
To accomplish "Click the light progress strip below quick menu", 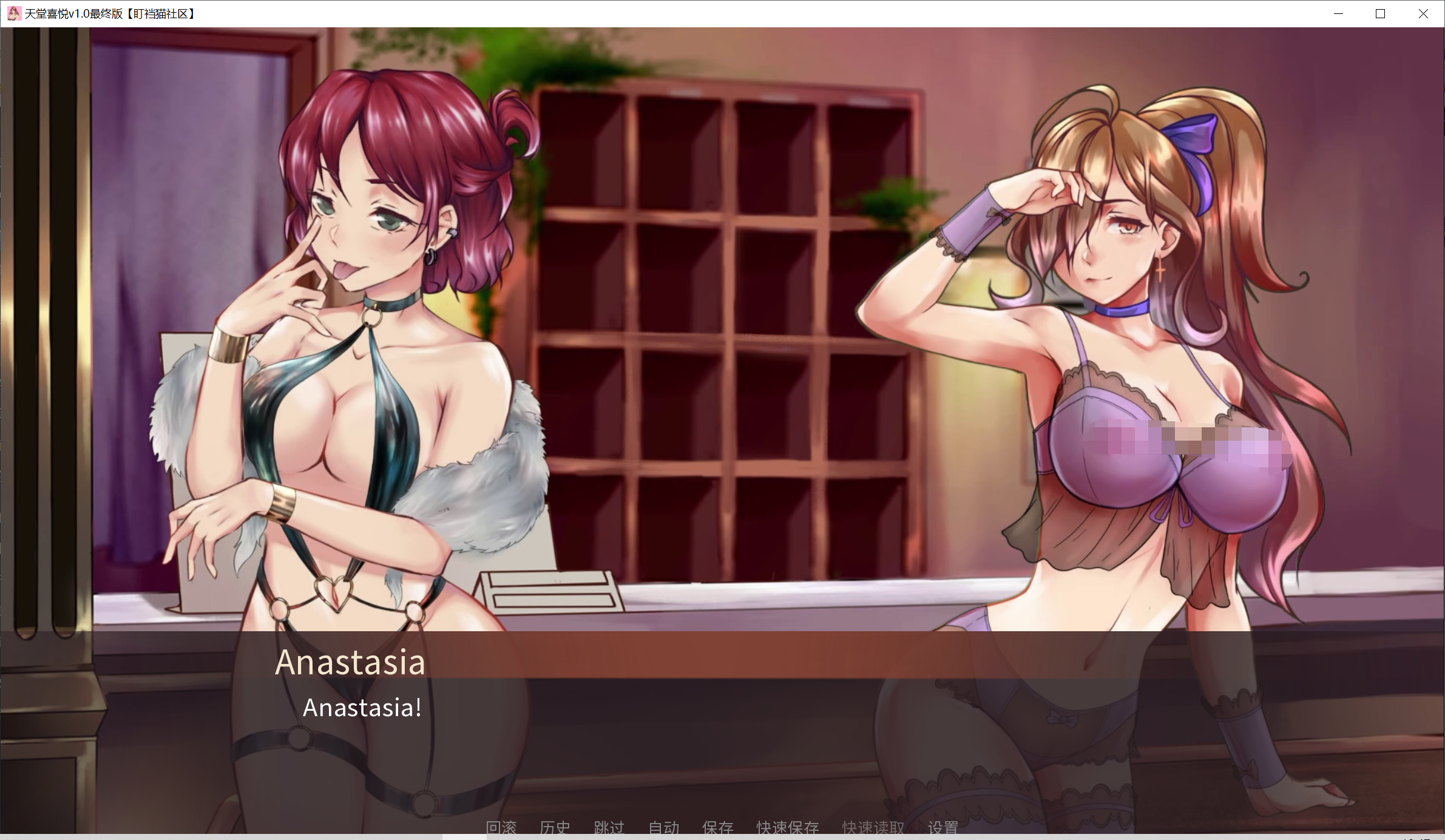I will 722,838.
